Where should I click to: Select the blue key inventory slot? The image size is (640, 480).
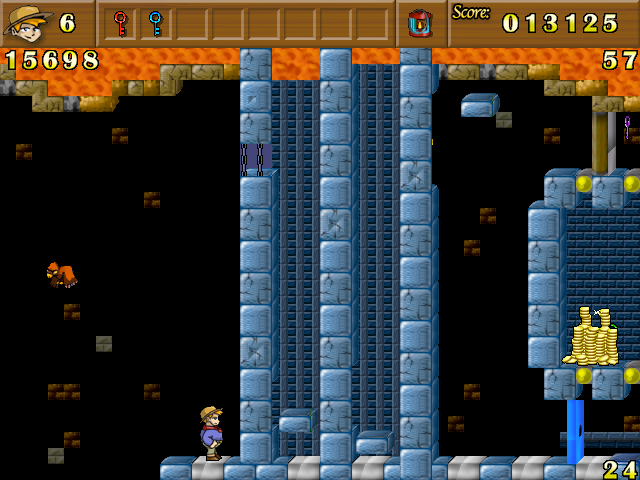pyautogui.click(x=155, y=22)
